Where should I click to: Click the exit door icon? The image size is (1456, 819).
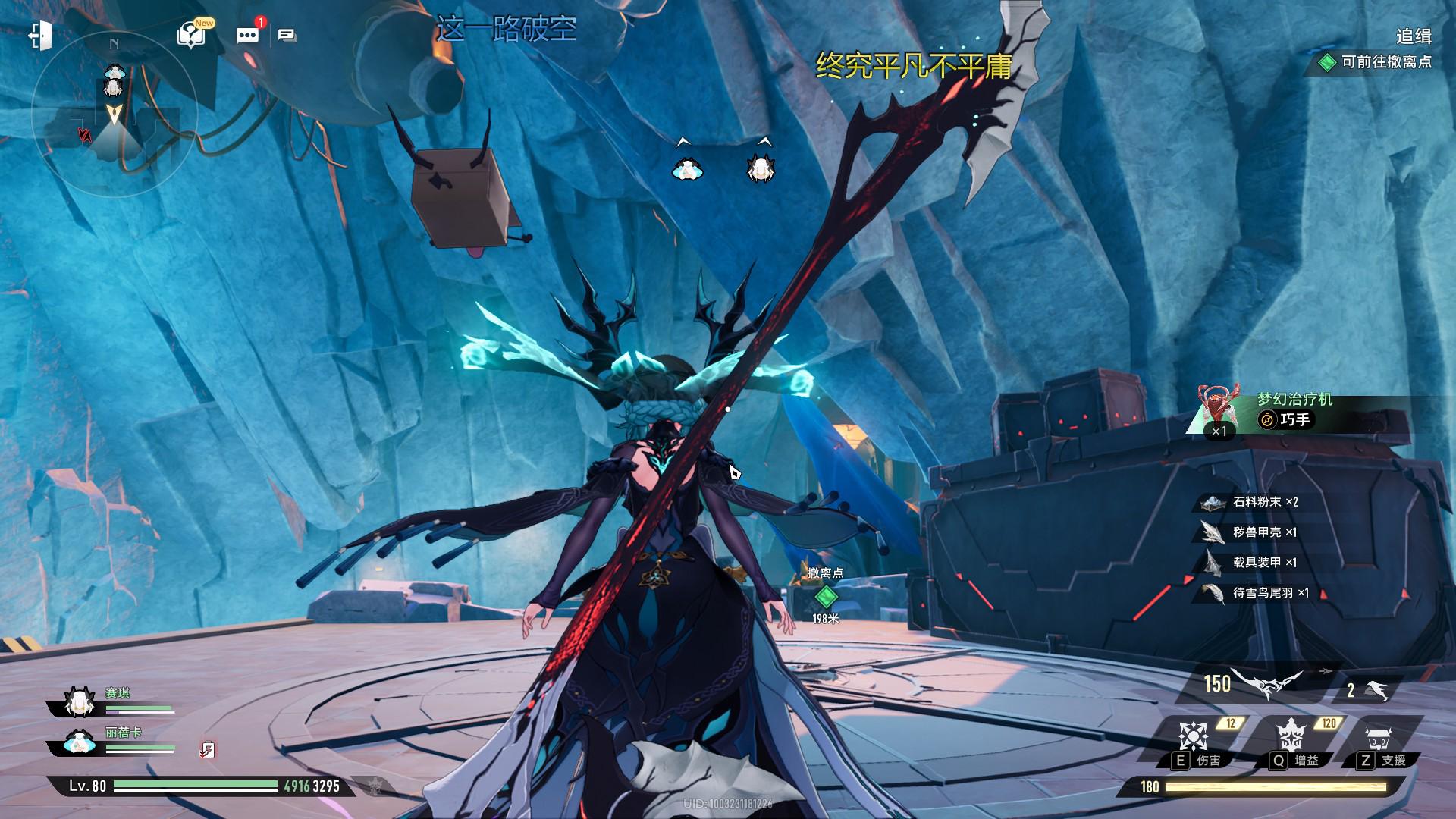(39, 36)
